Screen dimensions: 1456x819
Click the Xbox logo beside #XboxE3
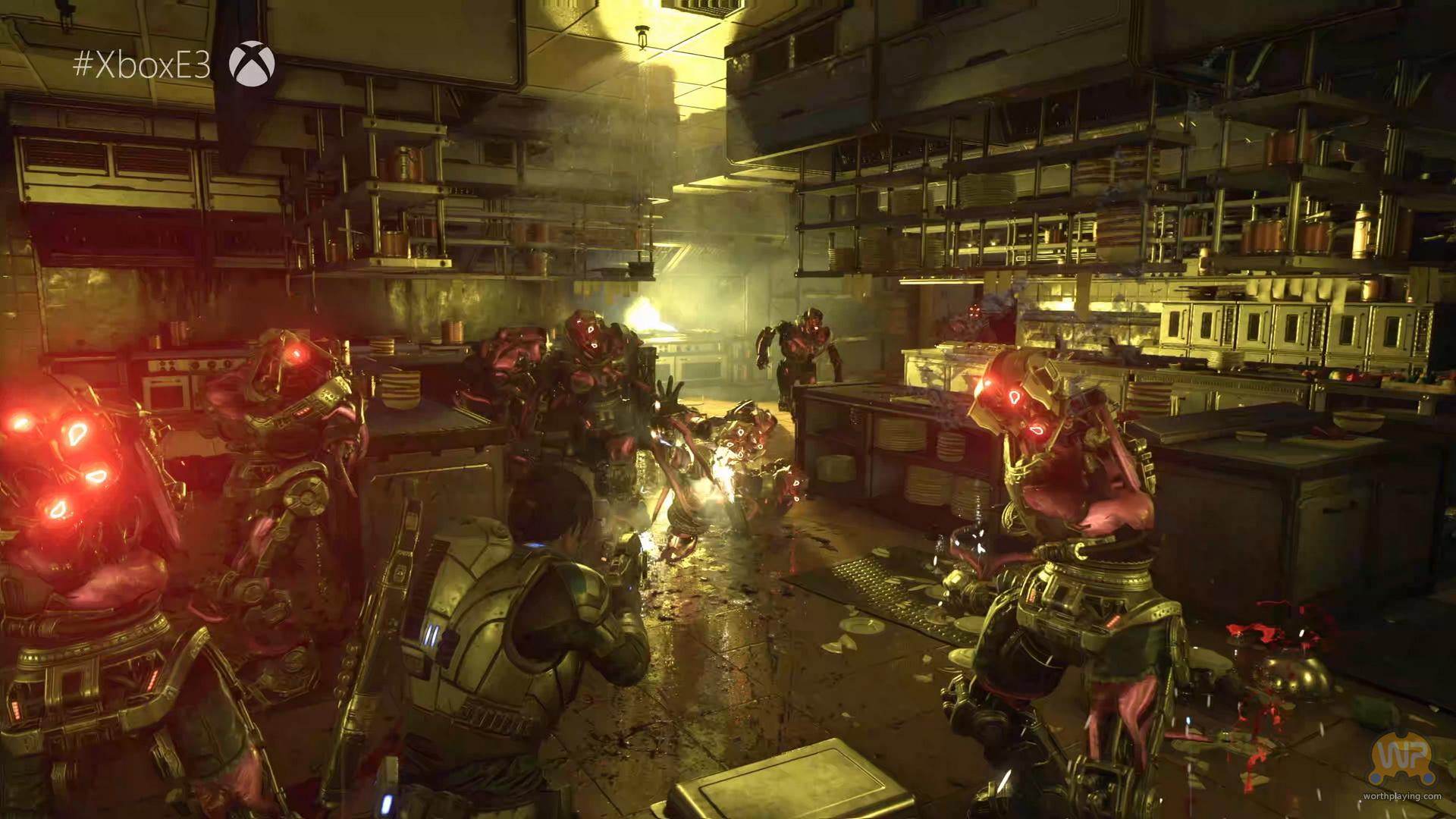coord(252,64)
